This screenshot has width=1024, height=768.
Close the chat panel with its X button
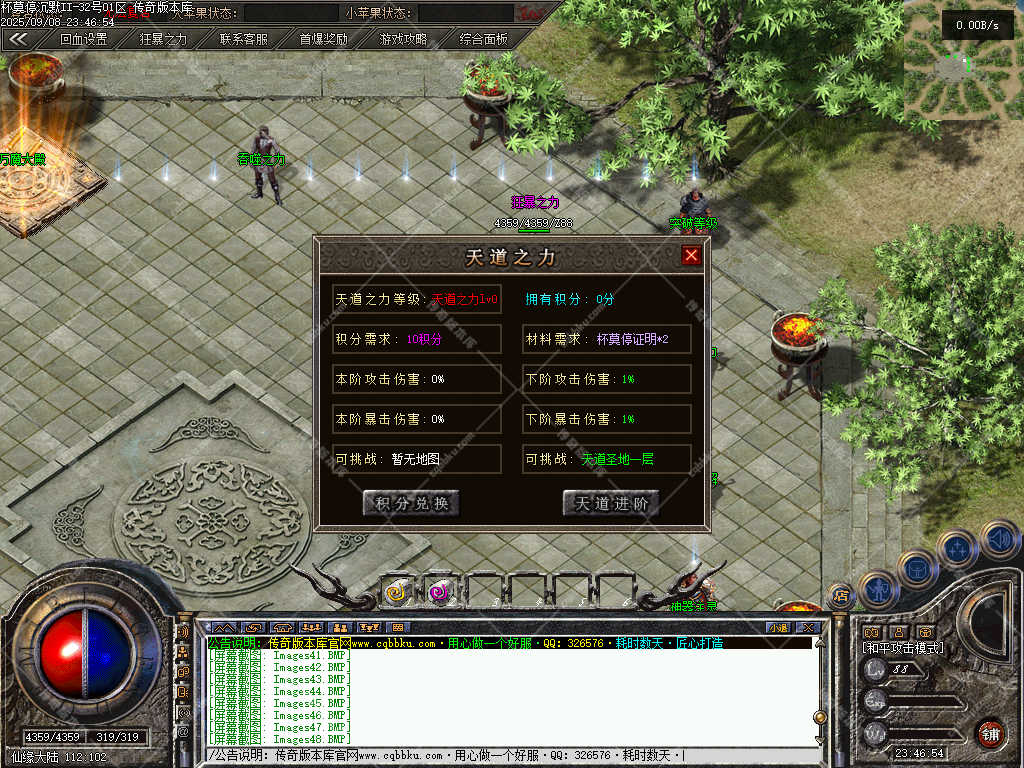coord(808,628)
